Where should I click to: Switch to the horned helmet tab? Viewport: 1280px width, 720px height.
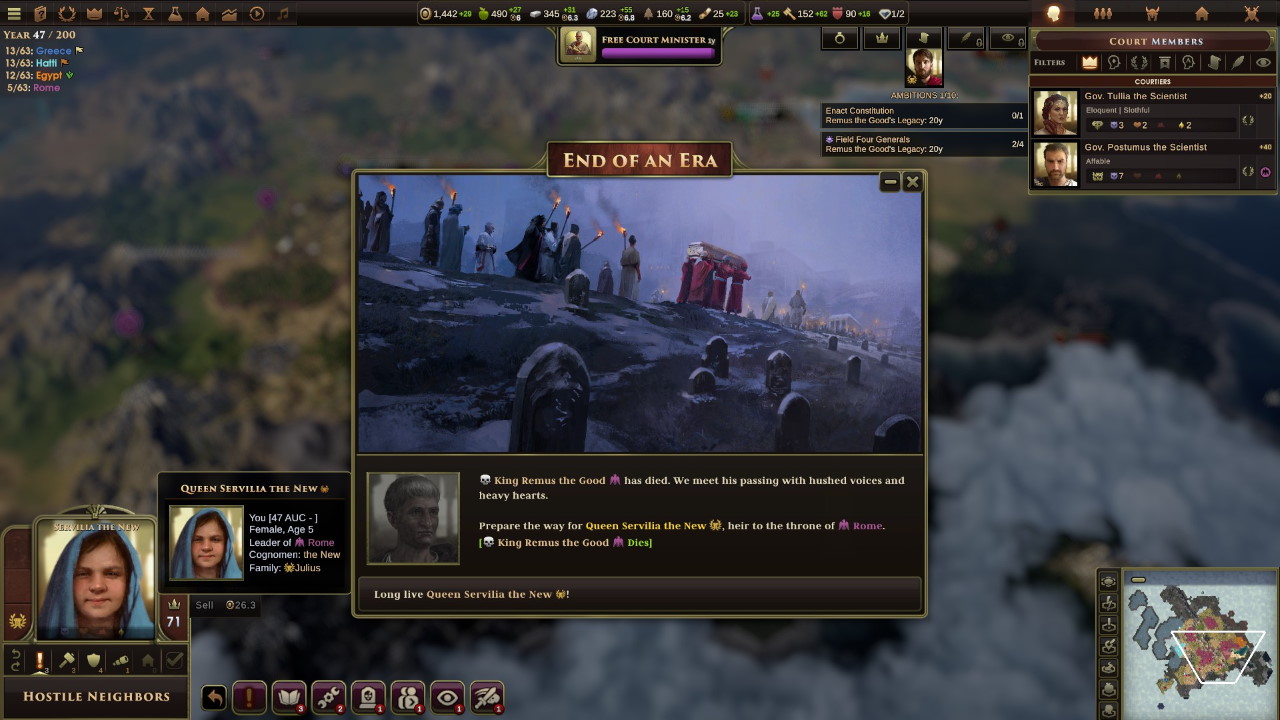click(1152, 14)
